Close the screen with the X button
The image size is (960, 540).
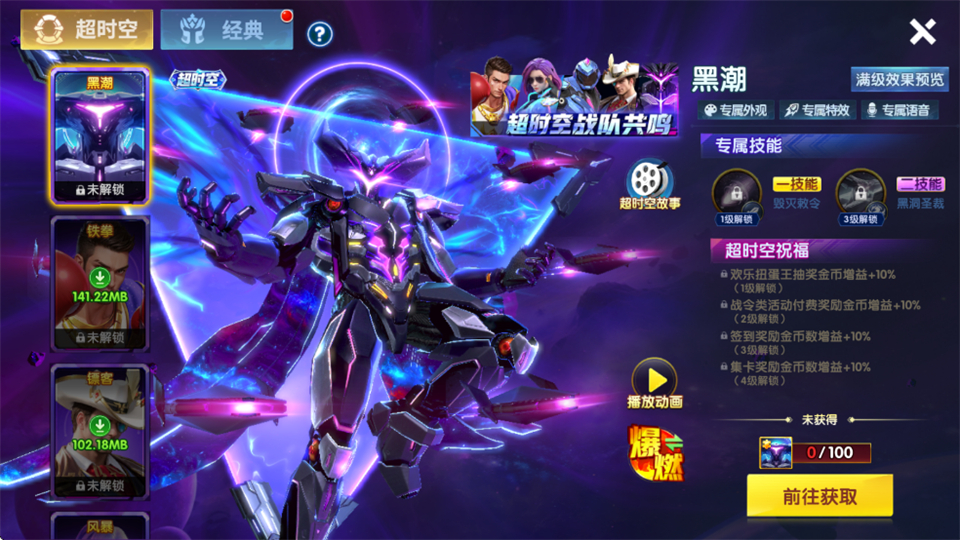click(x=922, y=32)
